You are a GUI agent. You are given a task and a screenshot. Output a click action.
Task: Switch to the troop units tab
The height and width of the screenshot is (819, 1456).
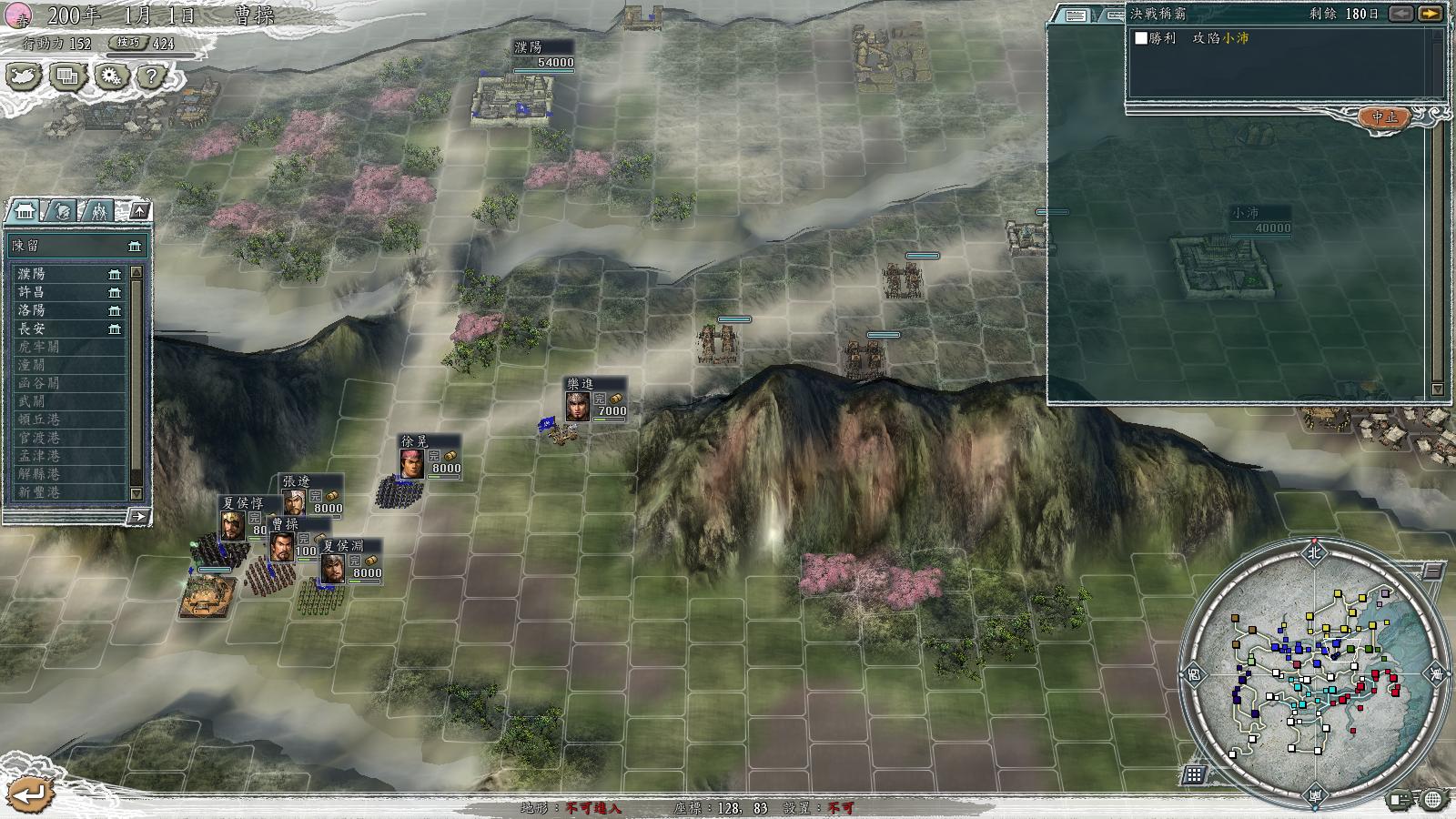pyautogui.click(x=97, y=211)
